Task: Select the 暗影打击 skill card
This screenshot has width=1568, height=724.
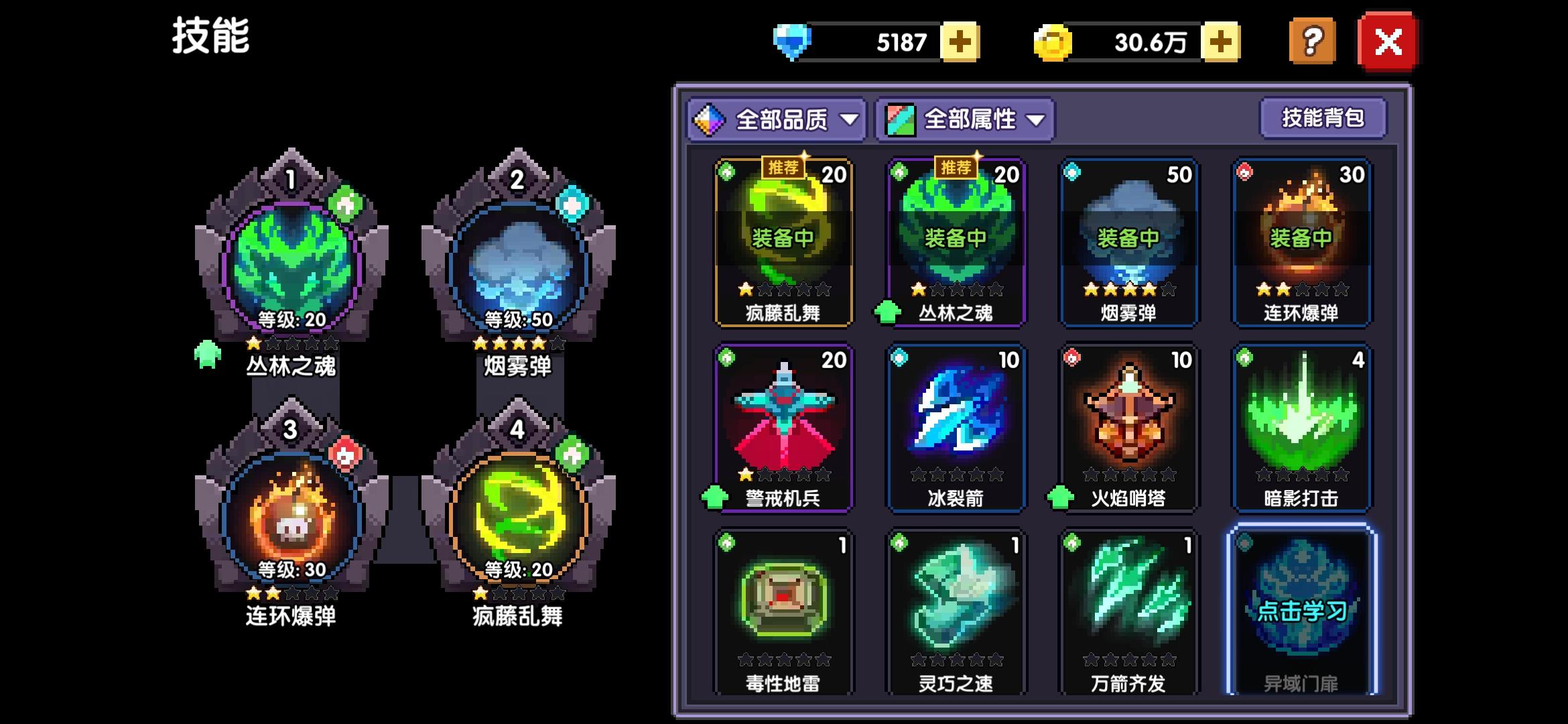Action: pos(1301,429)
